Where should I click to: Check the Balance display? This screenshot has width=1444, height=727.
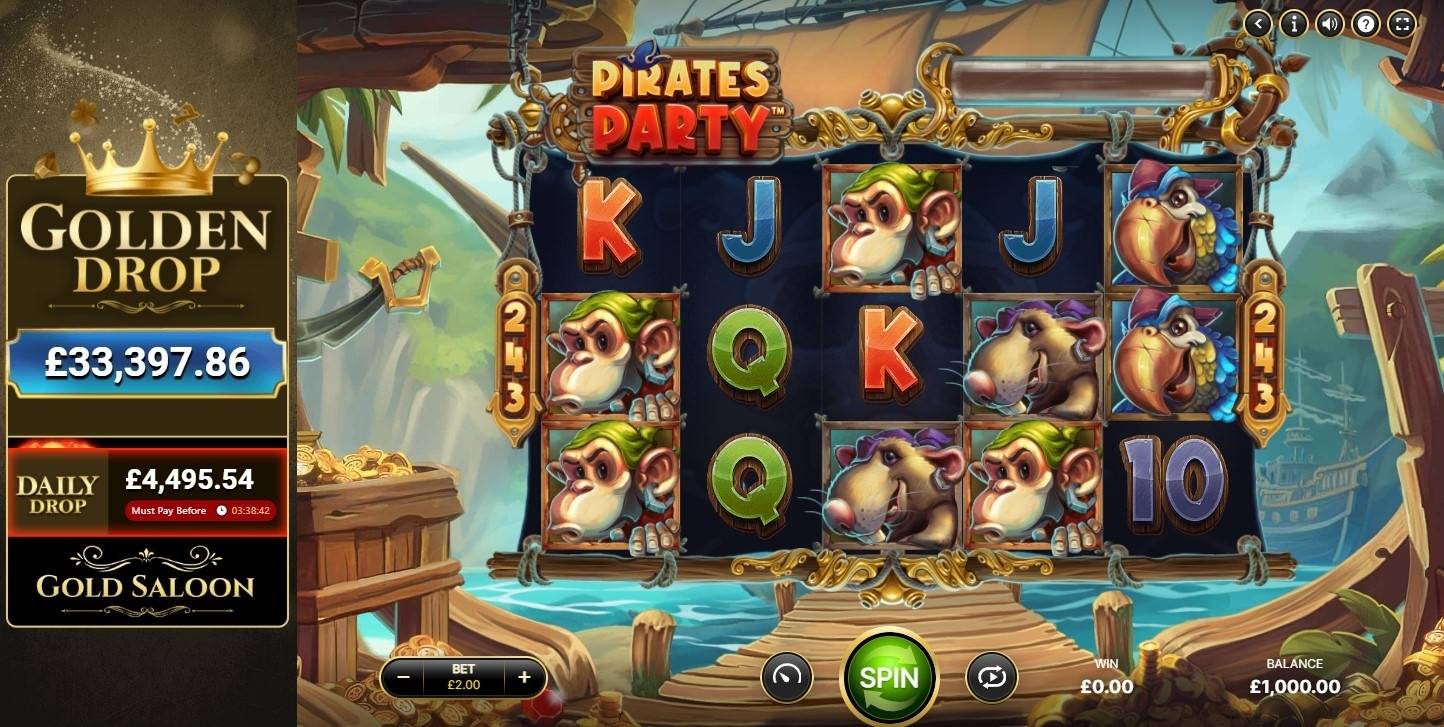pyautogui.click(x=1295, y=677)
